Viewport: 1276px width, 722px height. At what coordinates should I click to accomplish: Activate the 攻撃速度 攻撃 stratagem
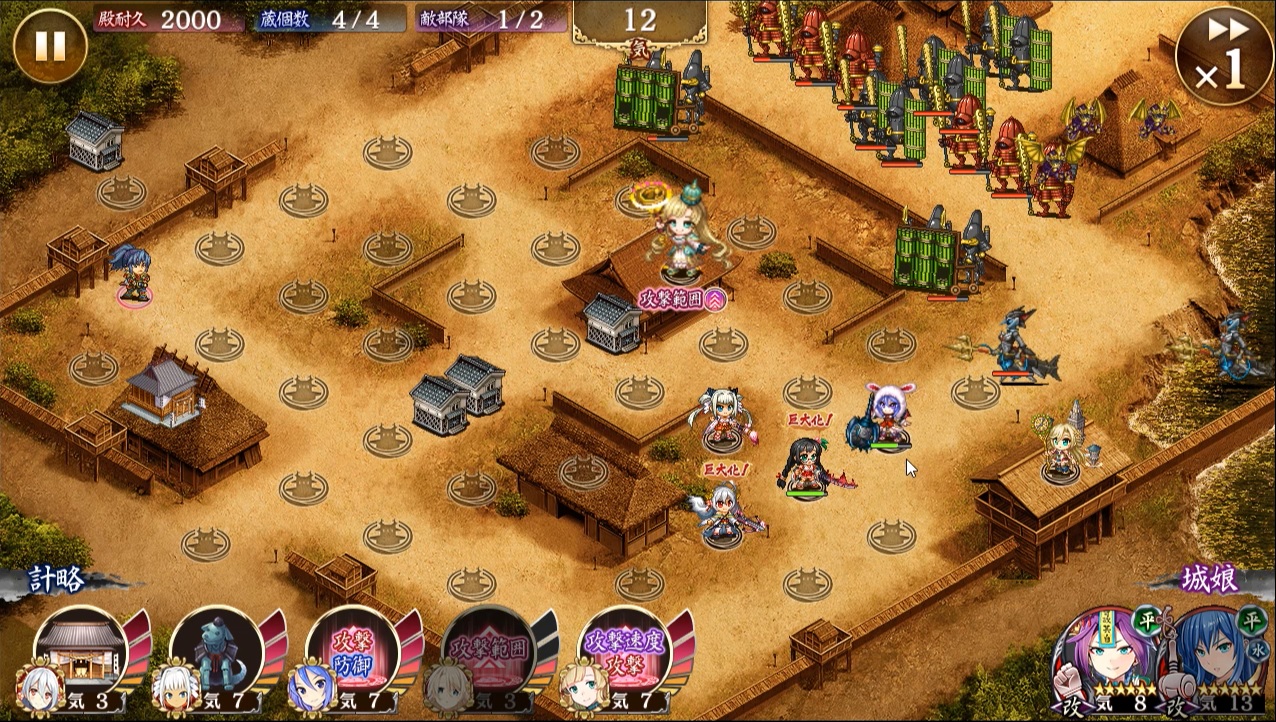626,650
